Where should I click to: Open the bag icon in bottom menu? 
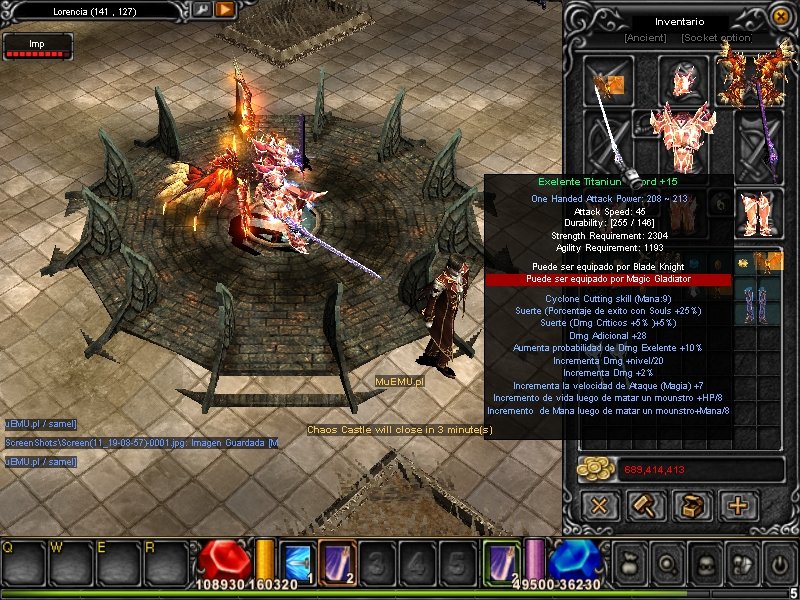pos(630,561)
